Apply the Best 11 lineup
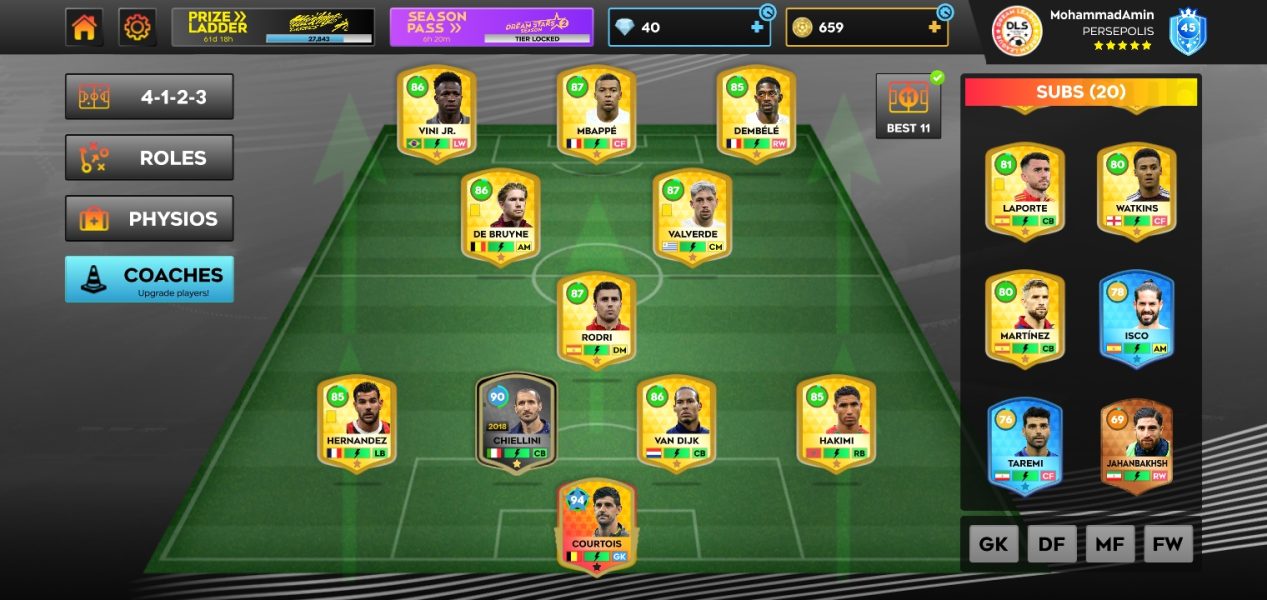 (908, 105)
